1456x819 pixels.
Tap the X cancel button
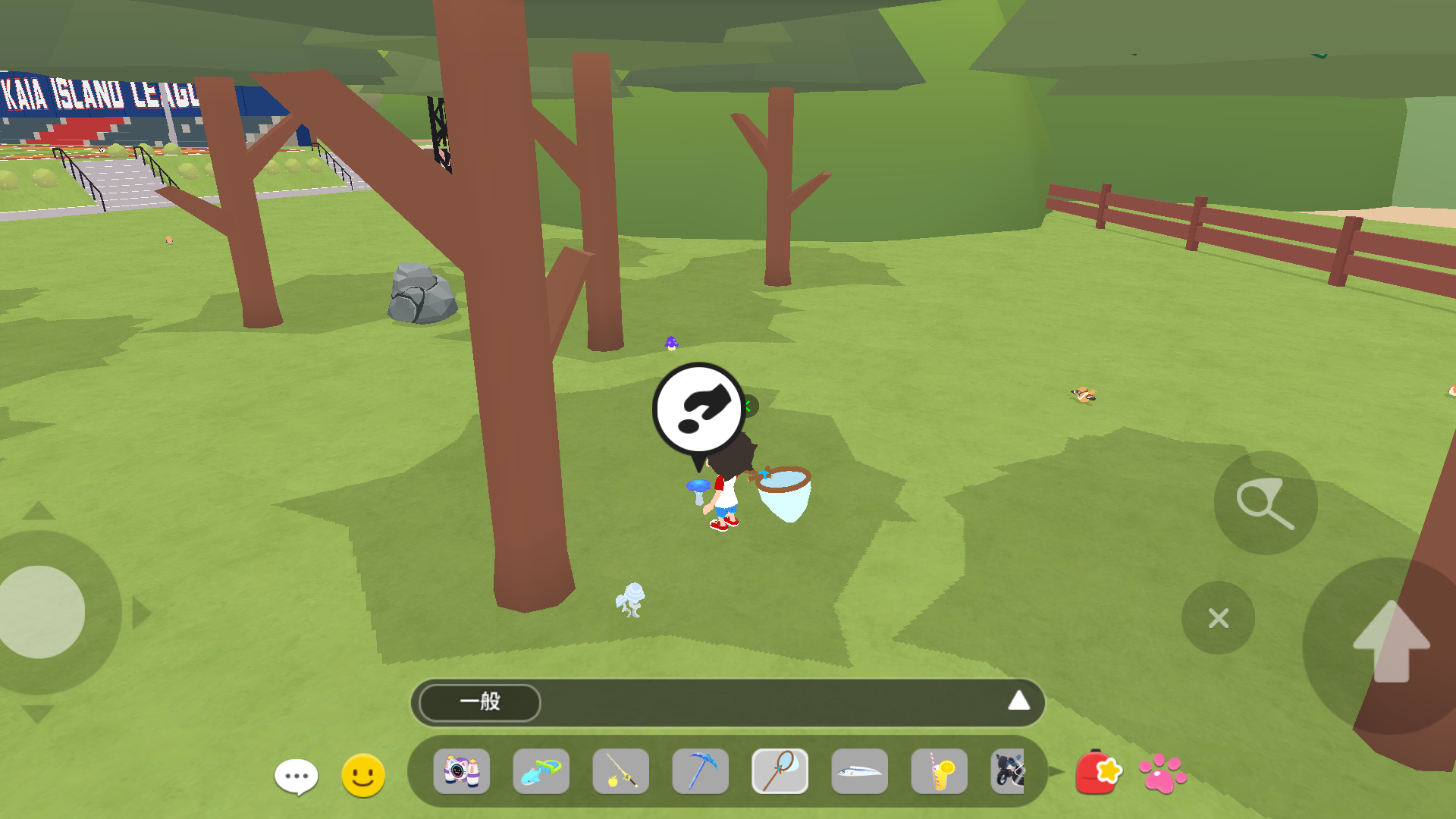pyautogui.click(x=1218, y=618)
